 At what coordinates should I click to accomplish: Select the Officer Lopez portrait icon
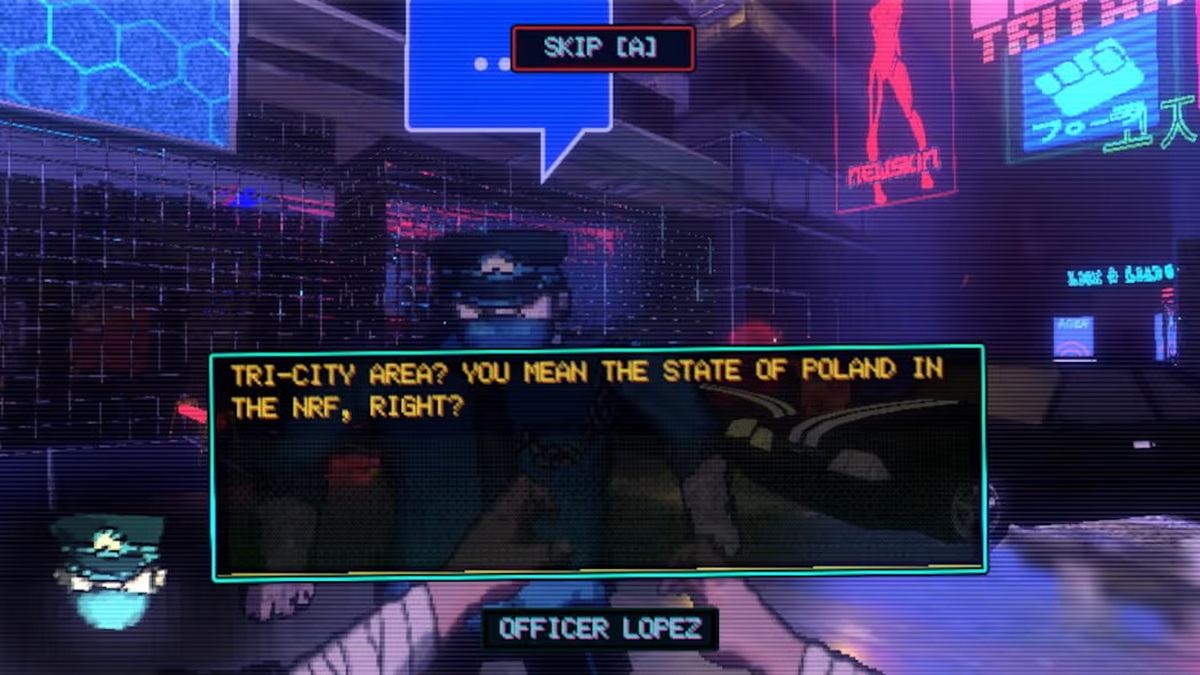[x=109, y=570]
